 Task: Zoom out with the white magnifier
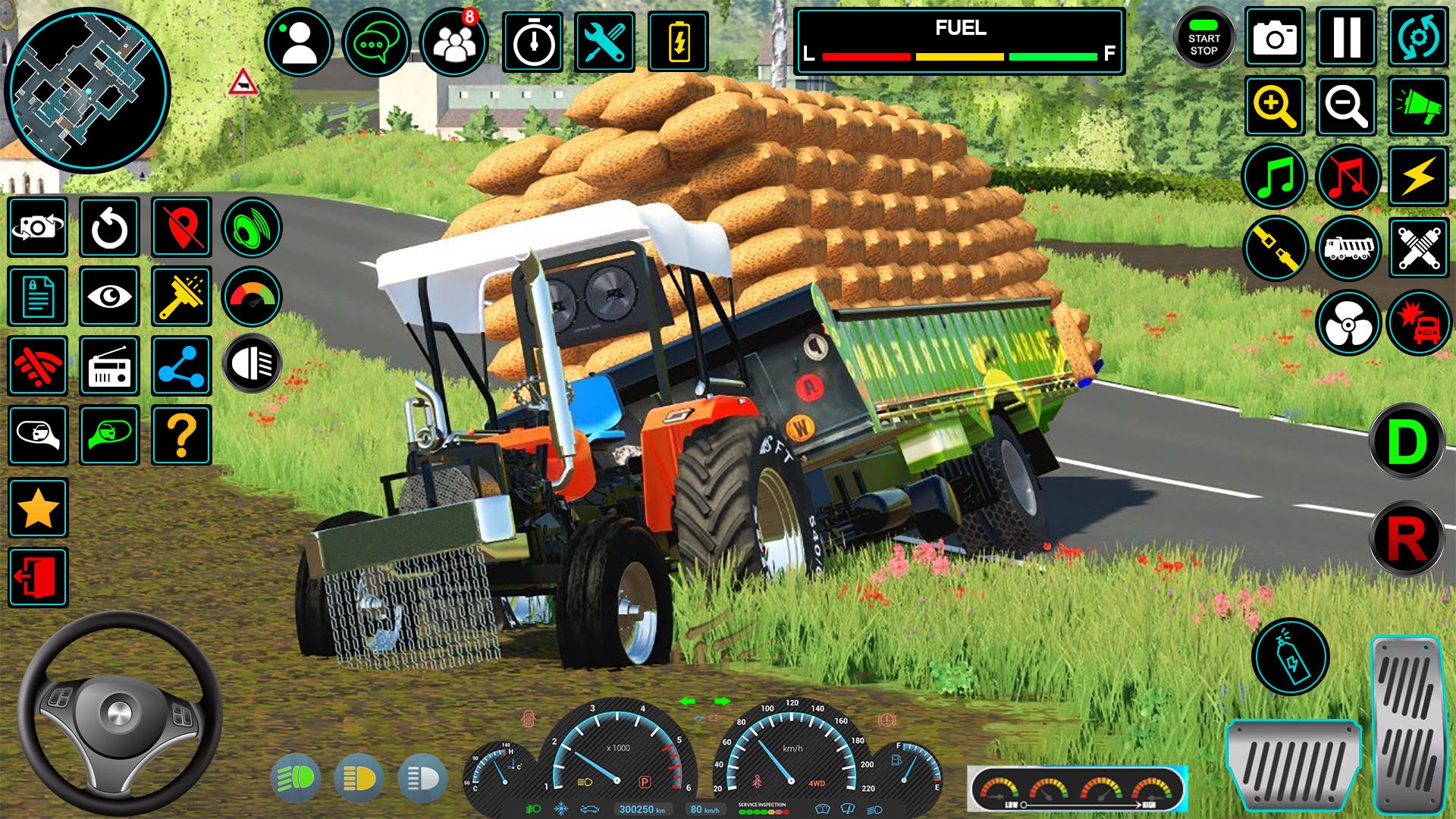point(1346,106)
